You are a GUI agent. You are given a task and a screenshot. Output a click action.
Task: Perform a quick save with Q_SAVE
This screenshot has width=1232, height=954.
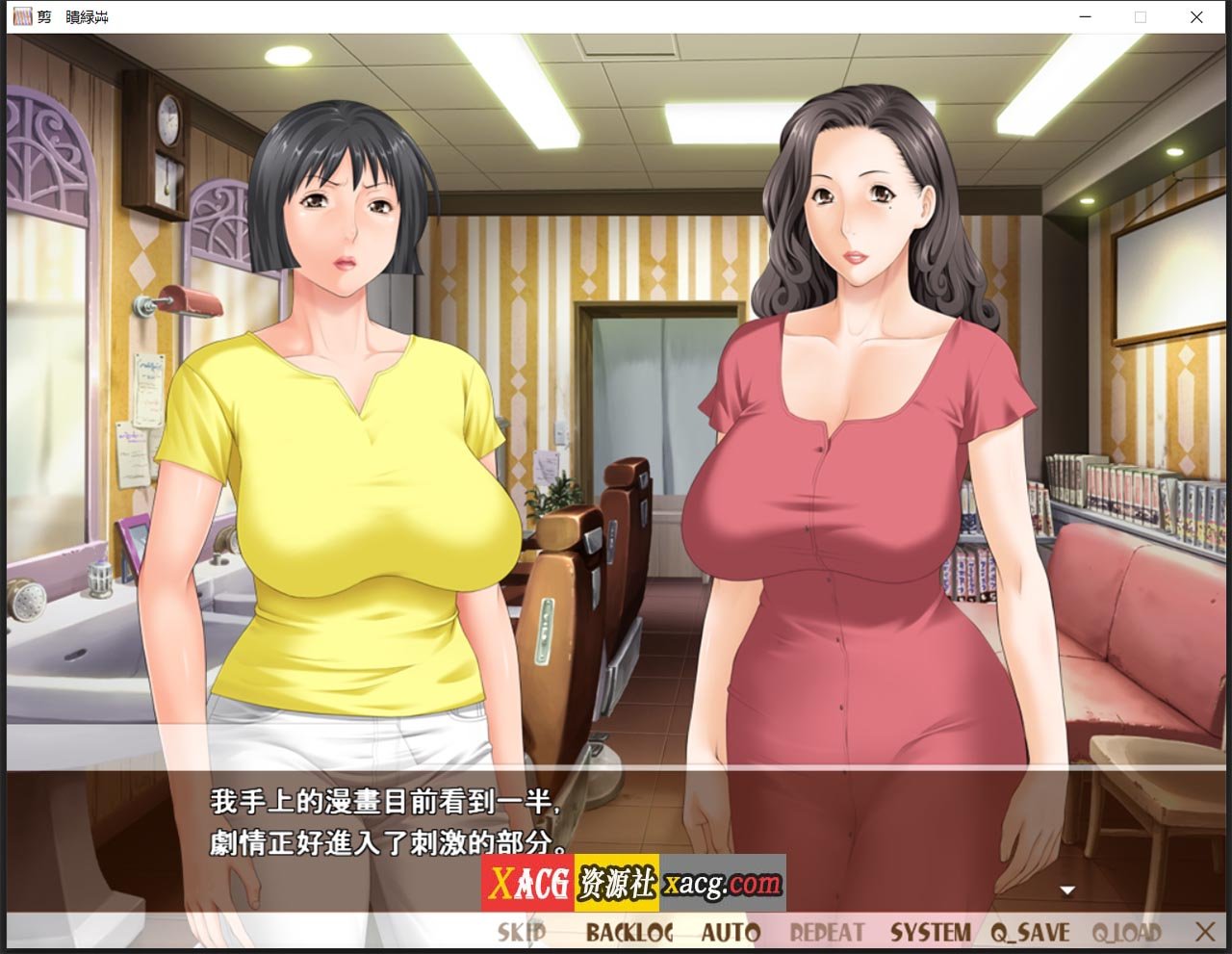click(x=1030, y=931)
